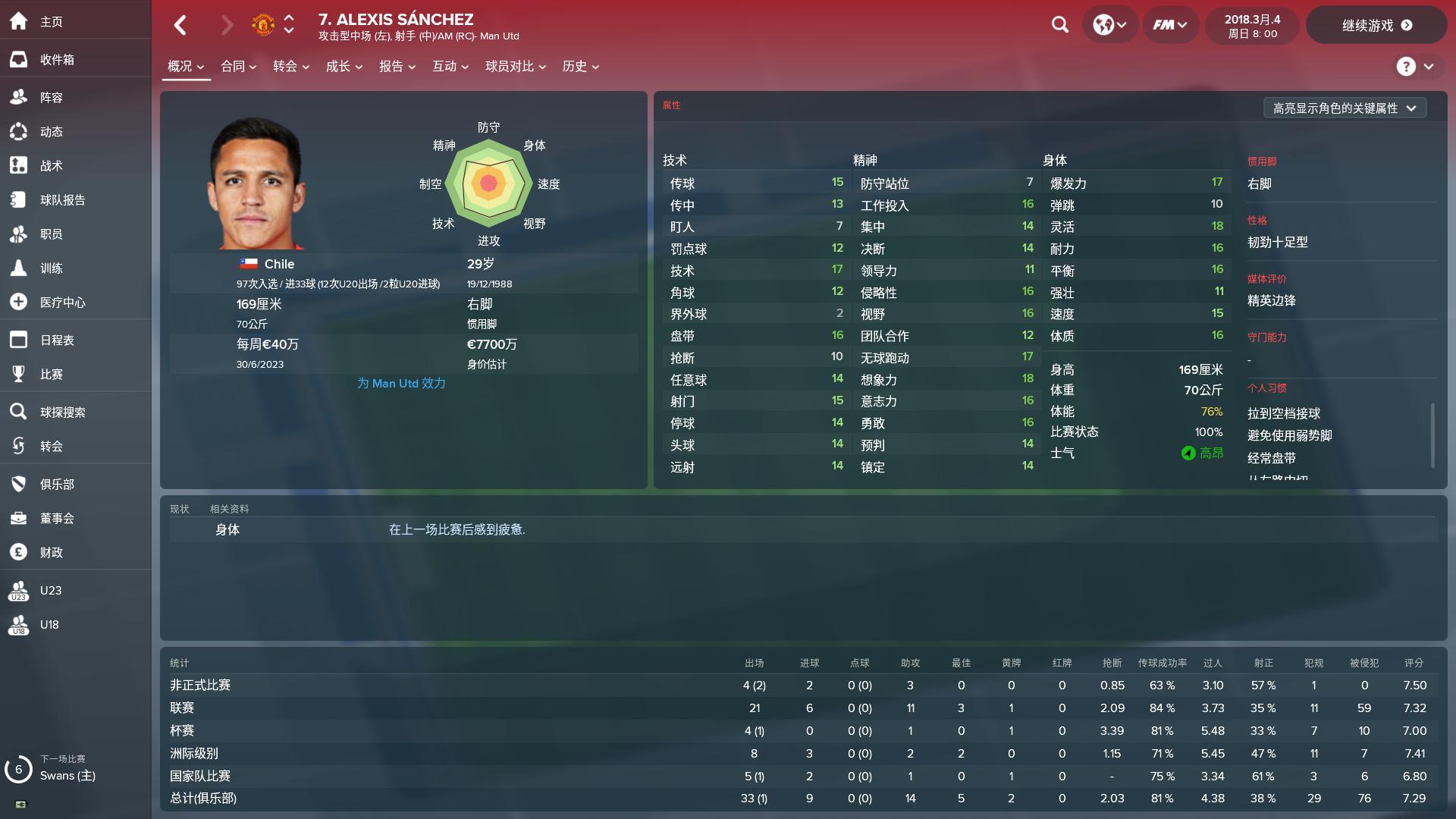
Task: Open the 高亮显示角色的关键属性 dropdown
Action: click(x=1345, y=108)
